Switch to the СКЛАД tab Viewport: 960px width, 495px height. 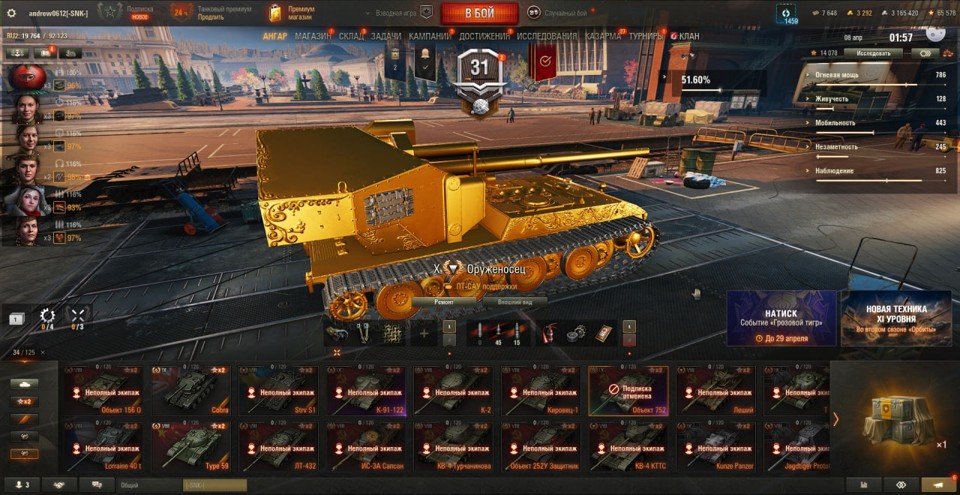[x=351, y=36]
